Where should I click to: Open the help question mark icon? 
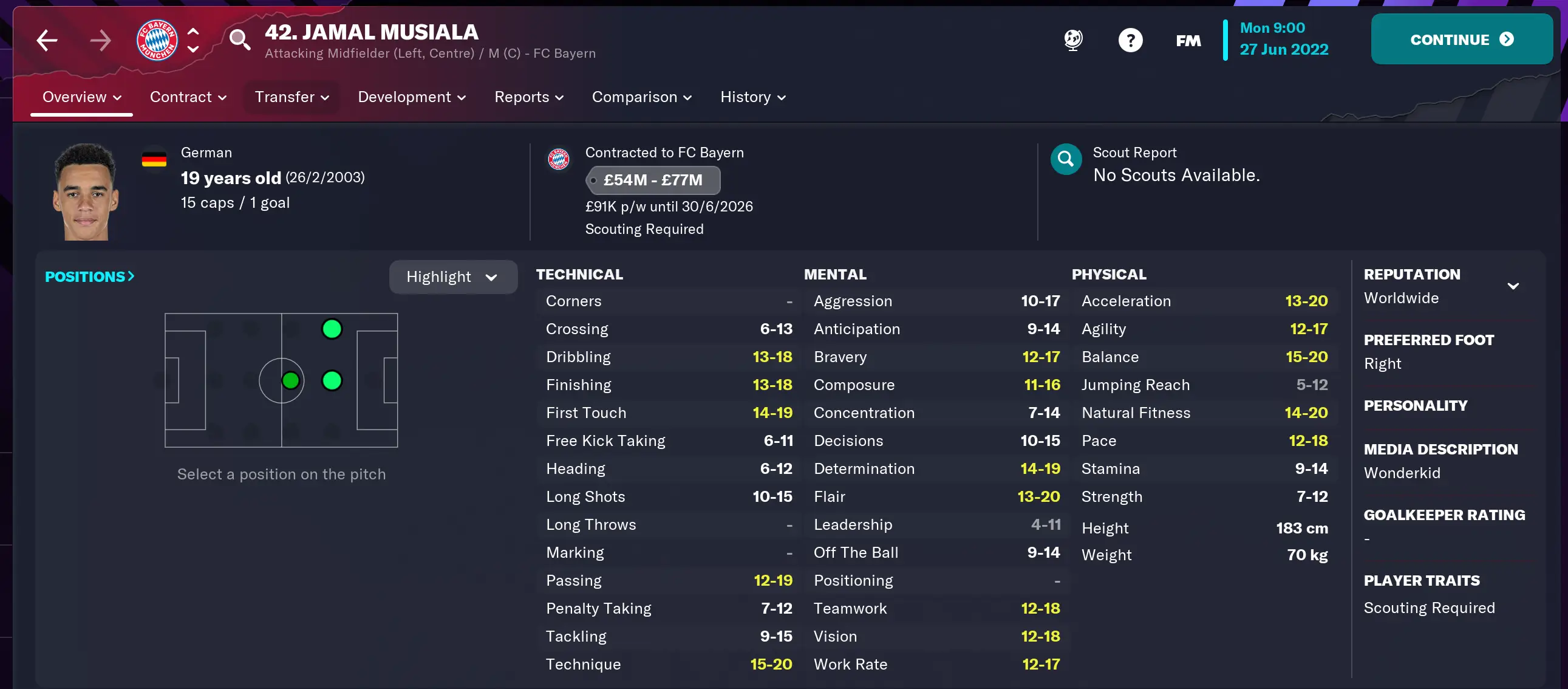tap(1130, 39)
